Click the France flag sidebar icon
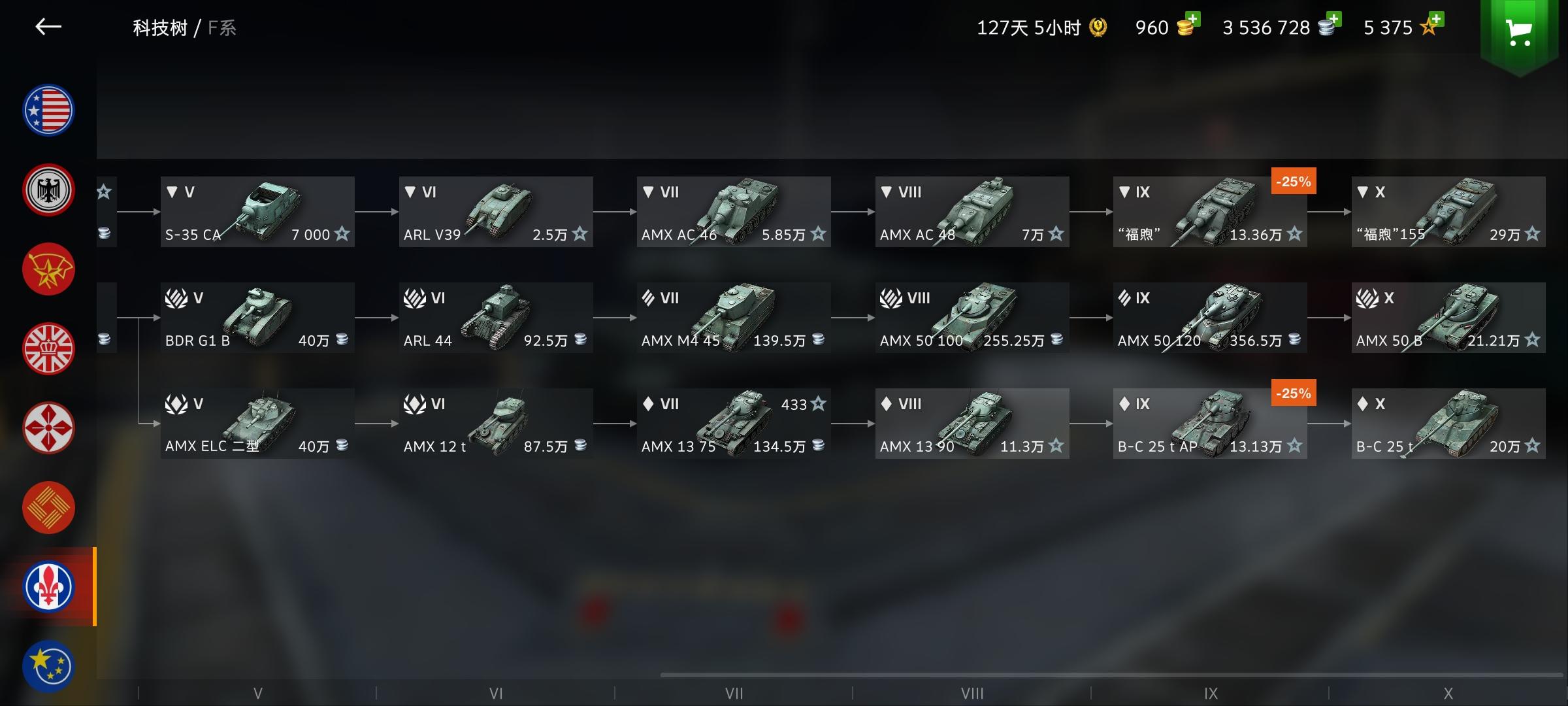 pyautogui.click(x=48, y=587)
